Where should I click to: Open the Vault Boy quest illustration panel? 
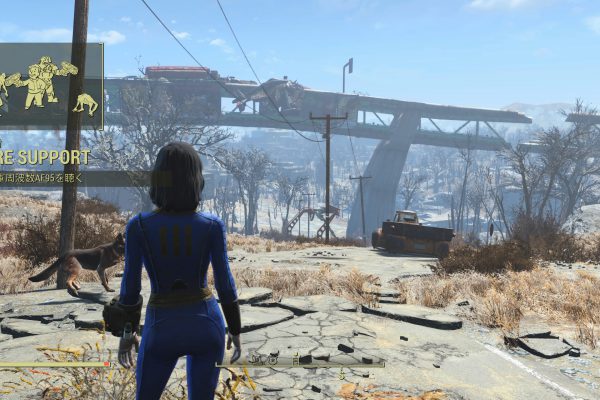click(50, 85)
